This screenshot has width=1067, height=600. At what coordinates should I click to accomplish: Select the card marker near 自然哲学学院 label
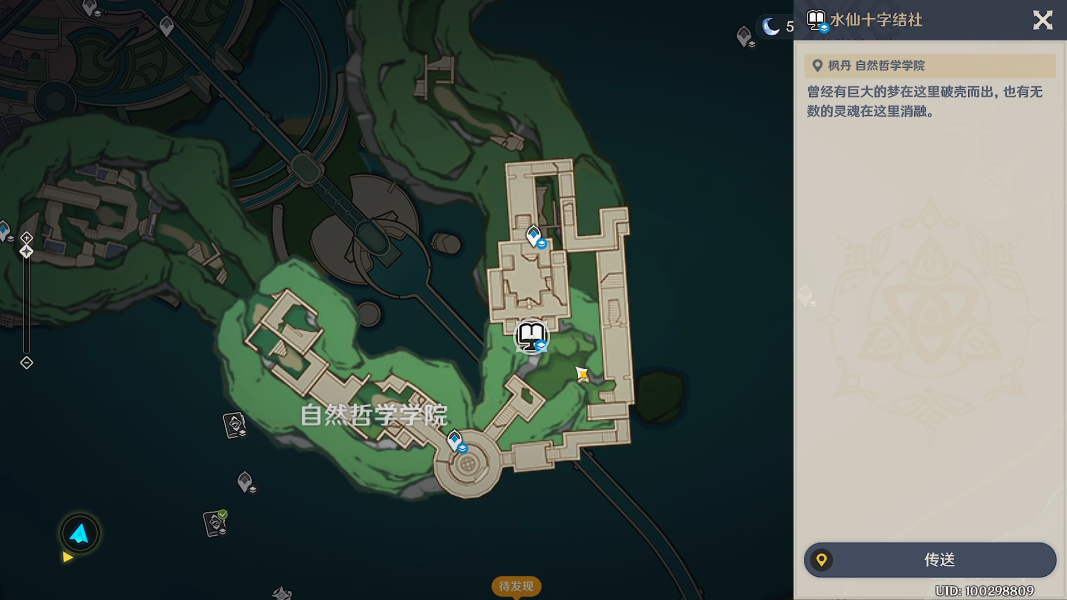click(x=234, y=425)
